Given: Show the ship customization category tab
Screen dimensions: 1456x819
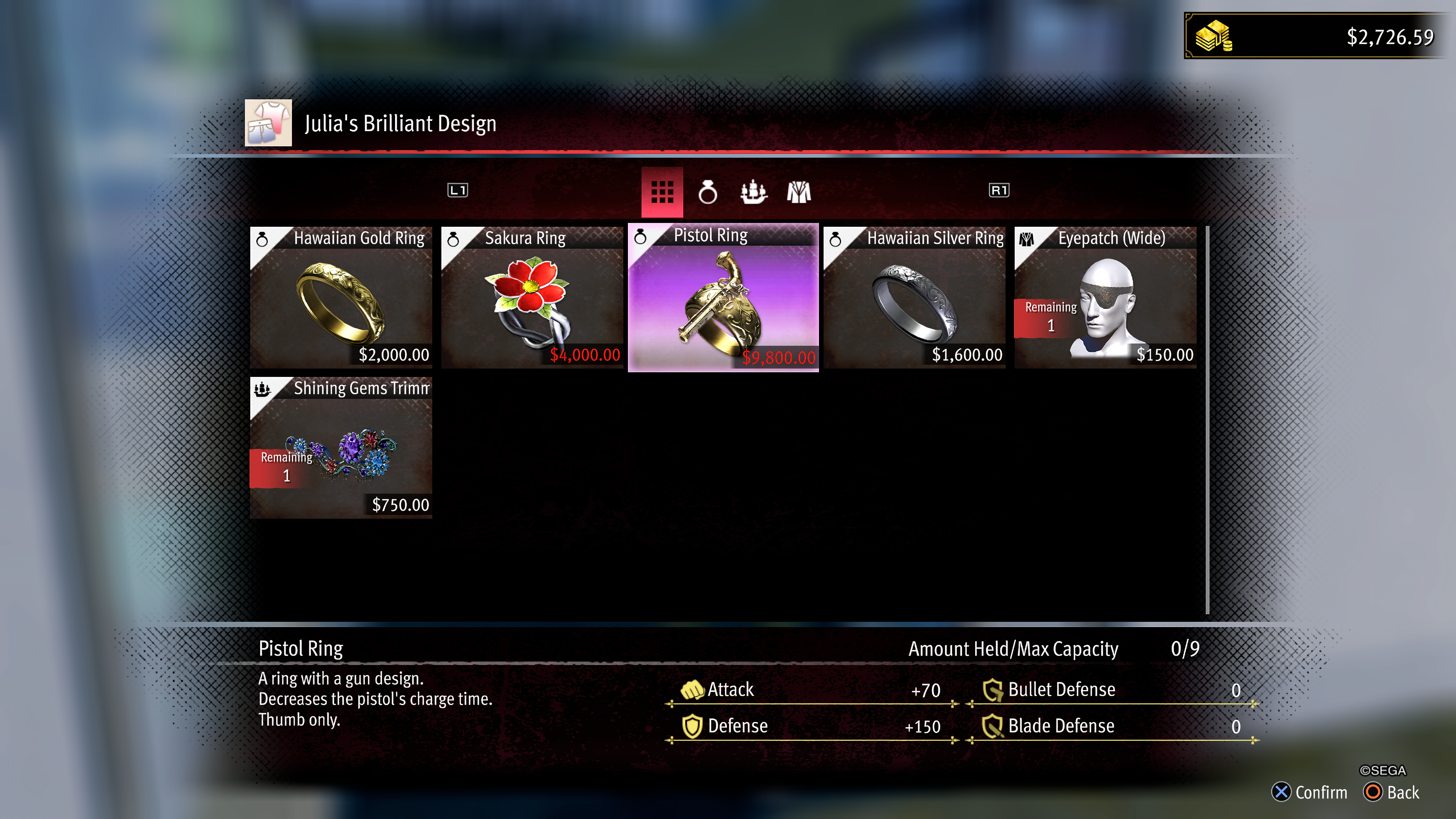Looking at the screenshot, I should [753, 192].
